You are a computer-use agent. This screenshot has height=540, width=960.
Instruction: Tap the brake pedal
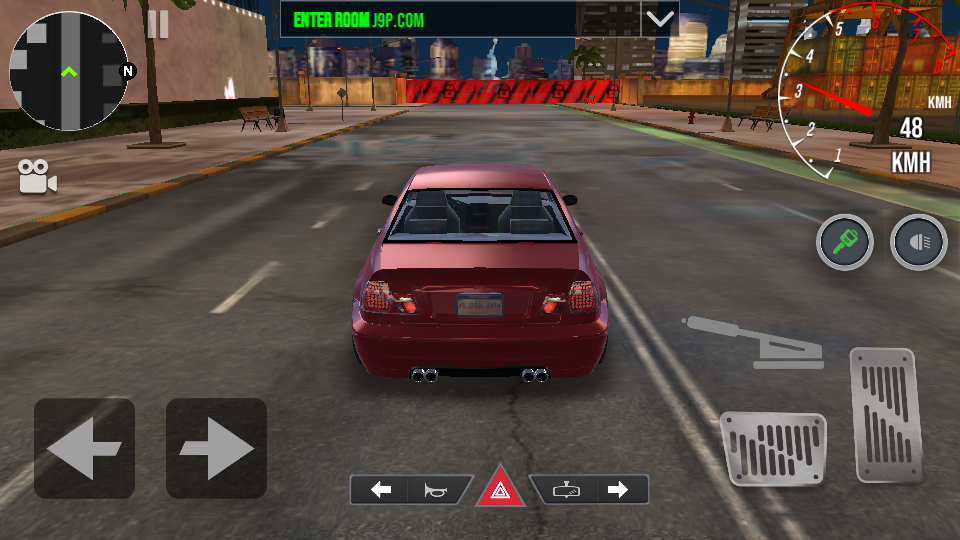pyautogui.click(x=773, y=448)
